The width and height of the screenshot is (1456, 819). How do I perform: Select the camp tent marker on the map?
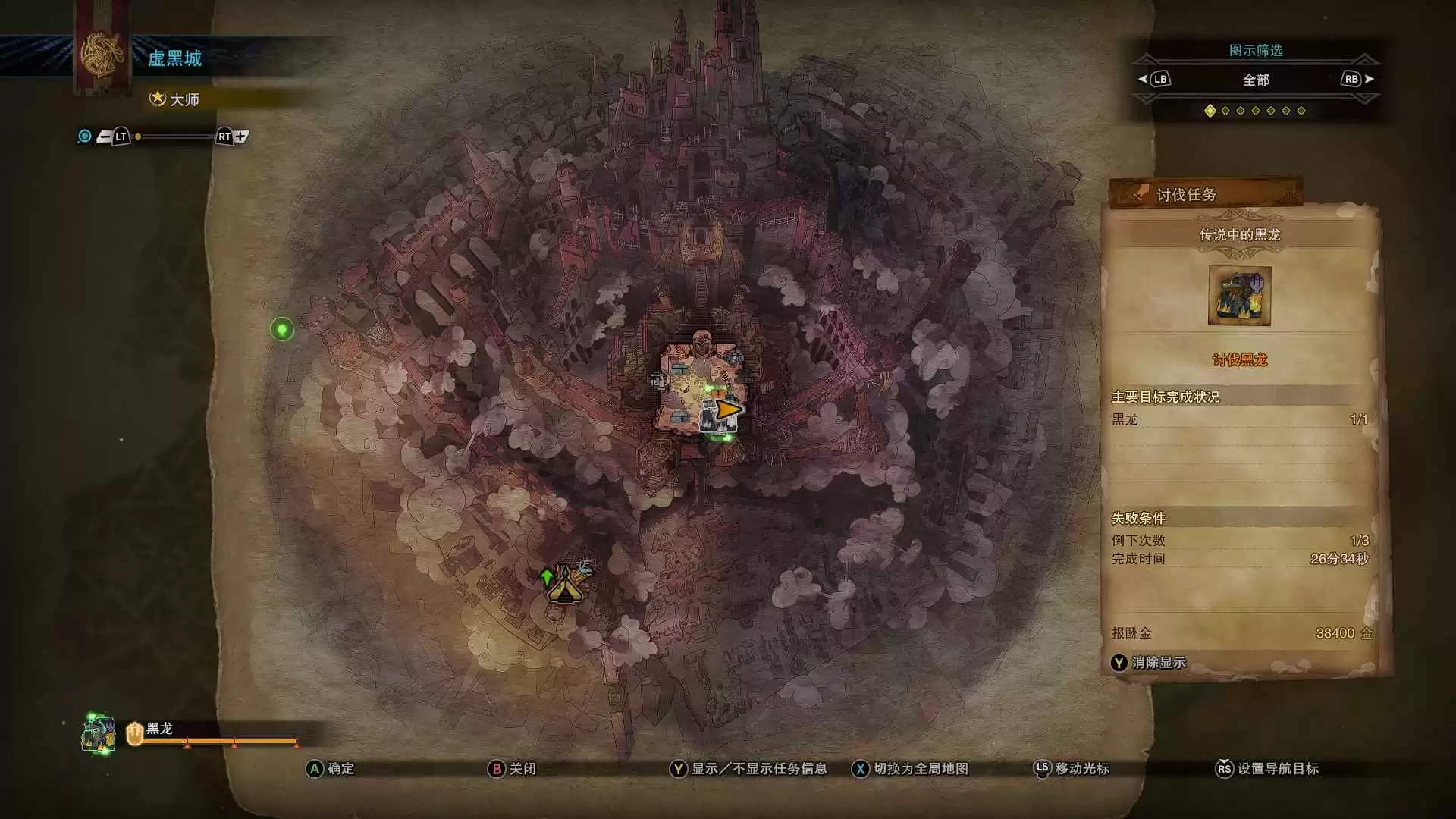coord(566,586)
